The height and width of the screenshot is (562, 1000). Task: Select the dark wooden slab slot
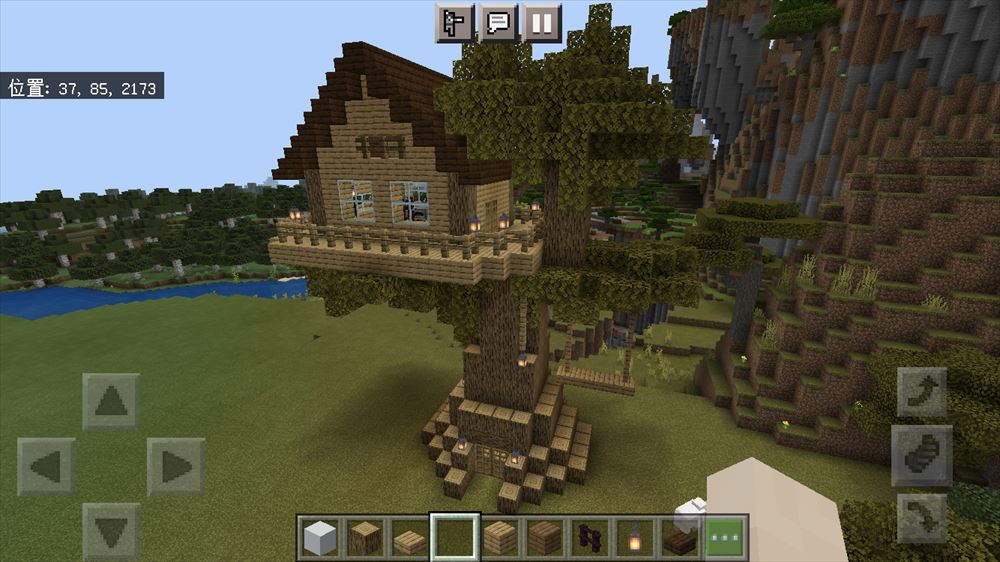click(x=680, y=539)
